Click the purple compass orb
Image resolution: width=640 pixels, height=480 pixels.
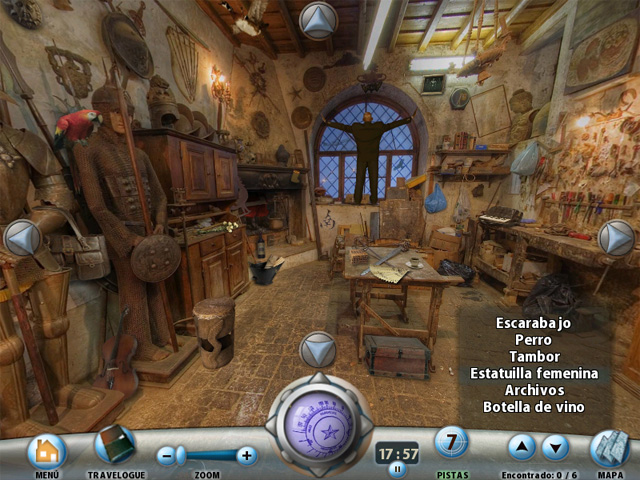click(x=318, y=421)
